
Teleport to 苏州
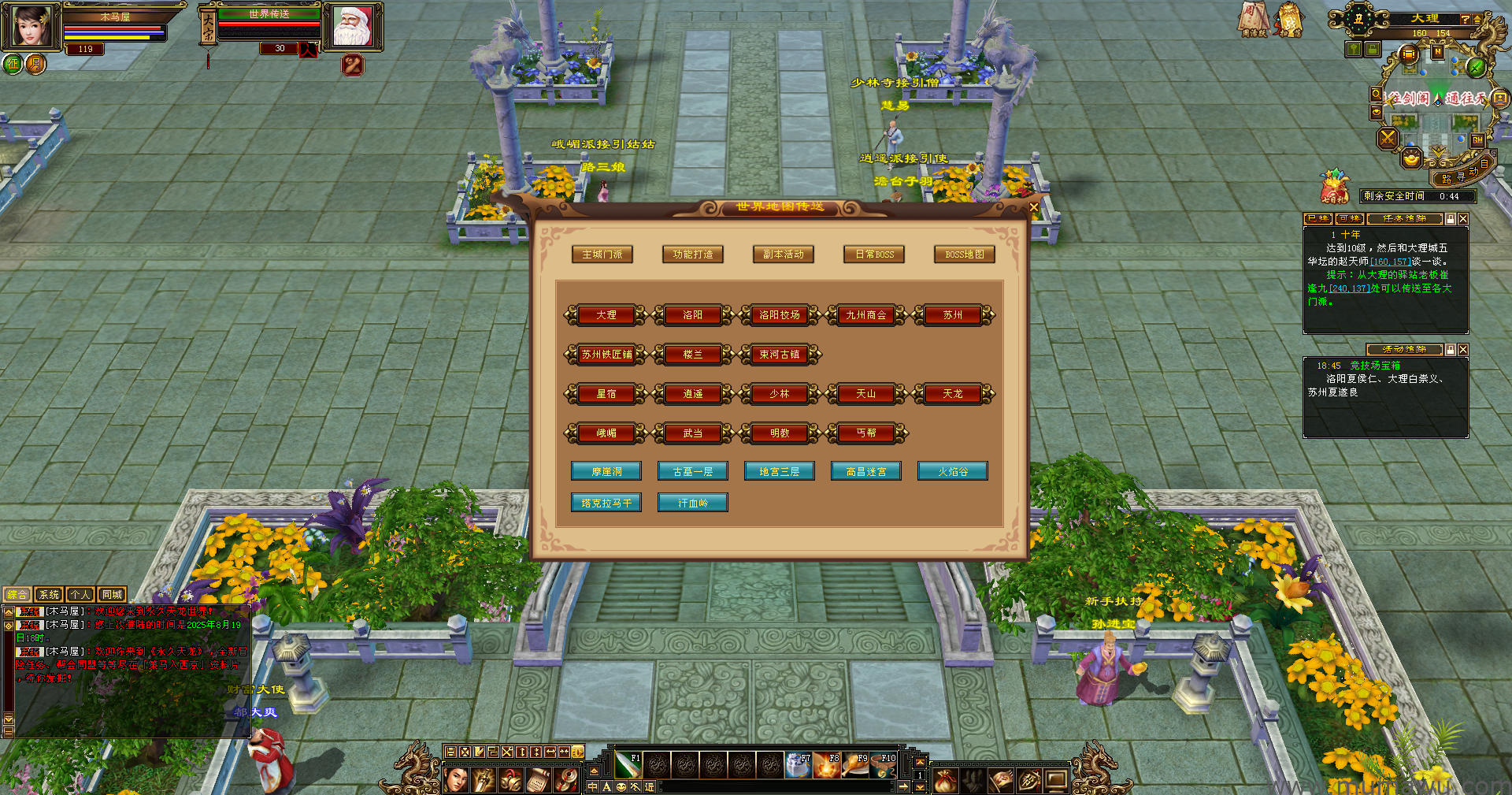(953, 315)
